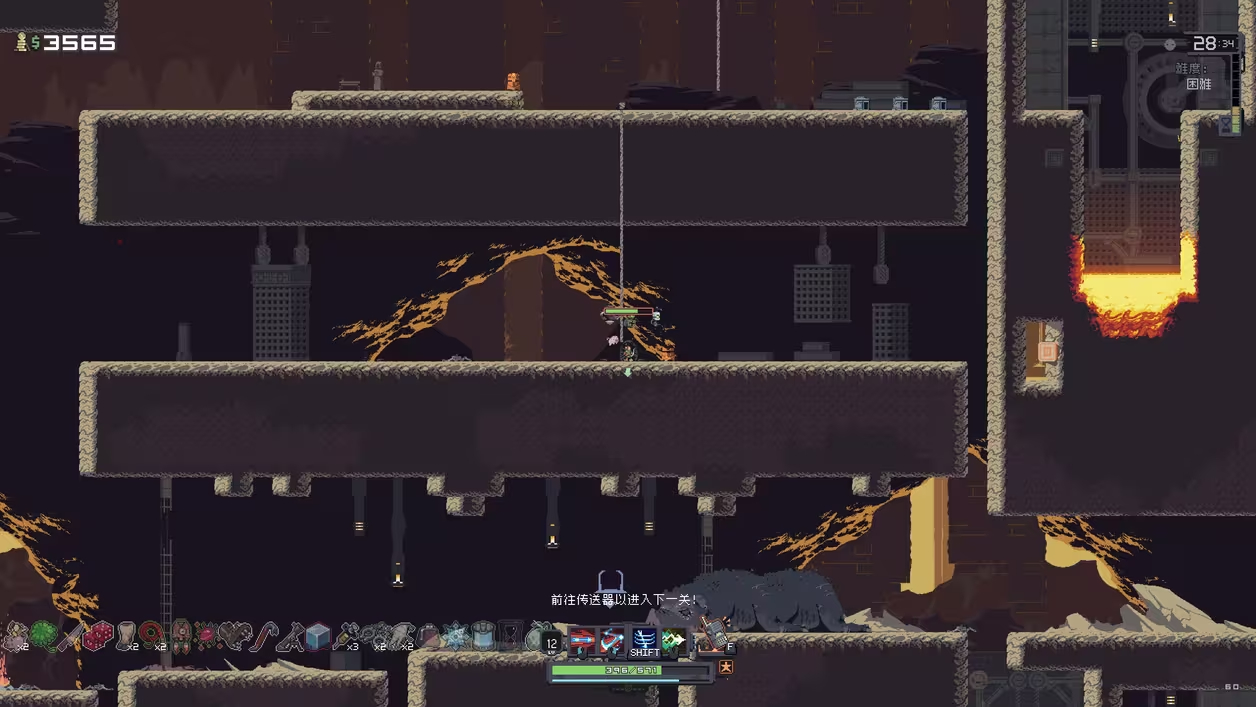
Task: Select the syringe item icon
Action: (x=345, y=636)
